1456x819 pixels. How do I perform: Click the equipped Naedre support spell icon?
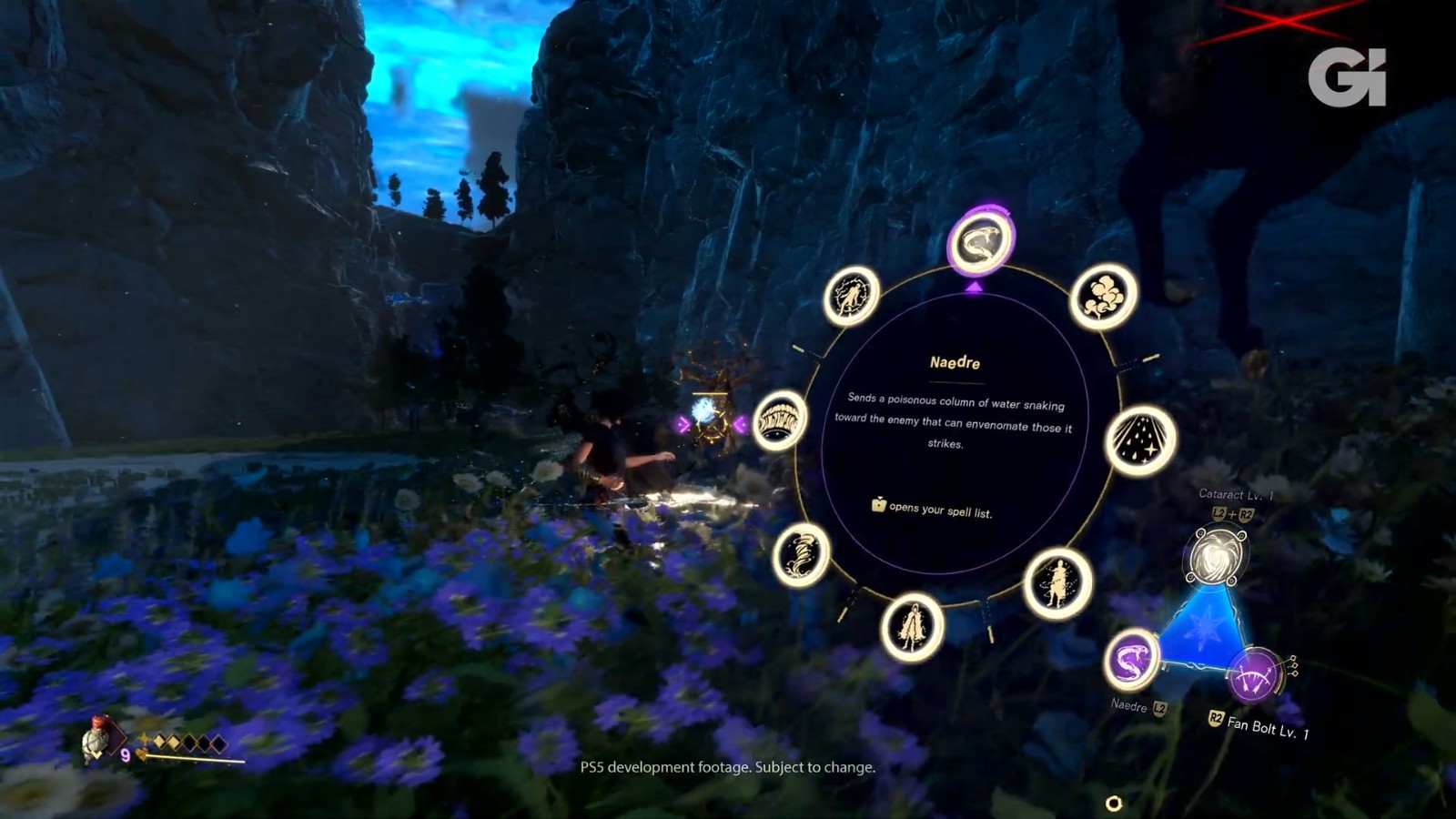(x=1132, y=660)
